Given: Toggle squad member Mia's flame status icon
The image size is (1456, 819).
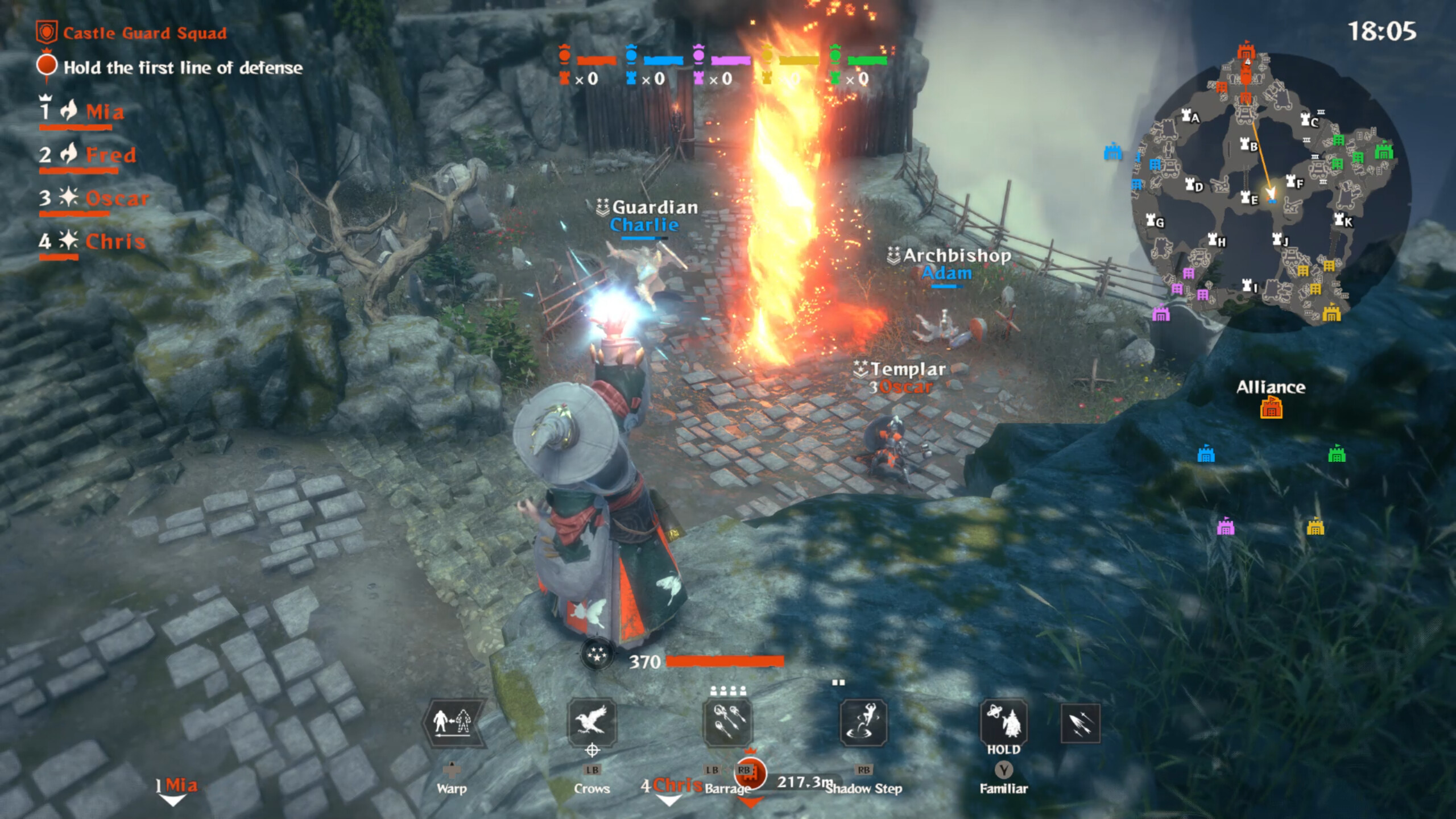Looking at the screenshot, I should click(x=68, y=110).
